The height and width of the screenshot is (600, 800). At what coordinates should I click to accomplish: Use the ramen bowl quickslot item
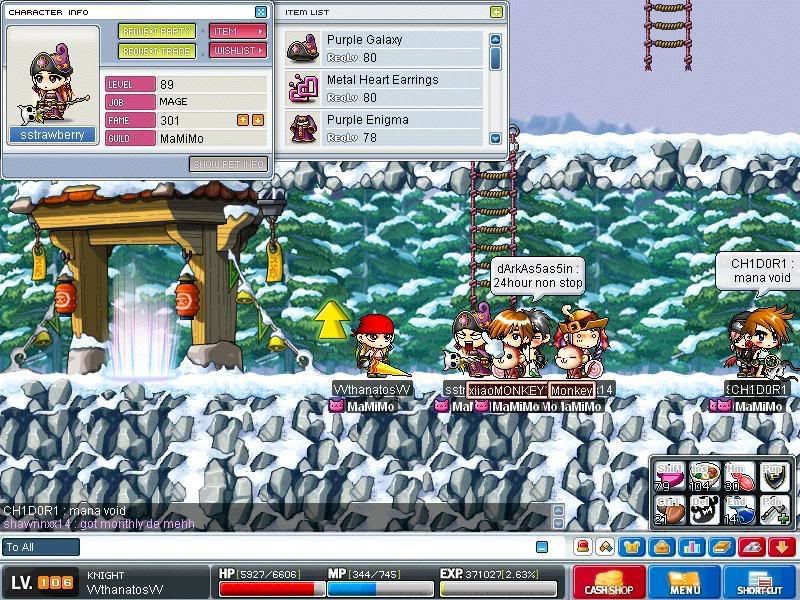pyautogui.click(x=706, y=474)
